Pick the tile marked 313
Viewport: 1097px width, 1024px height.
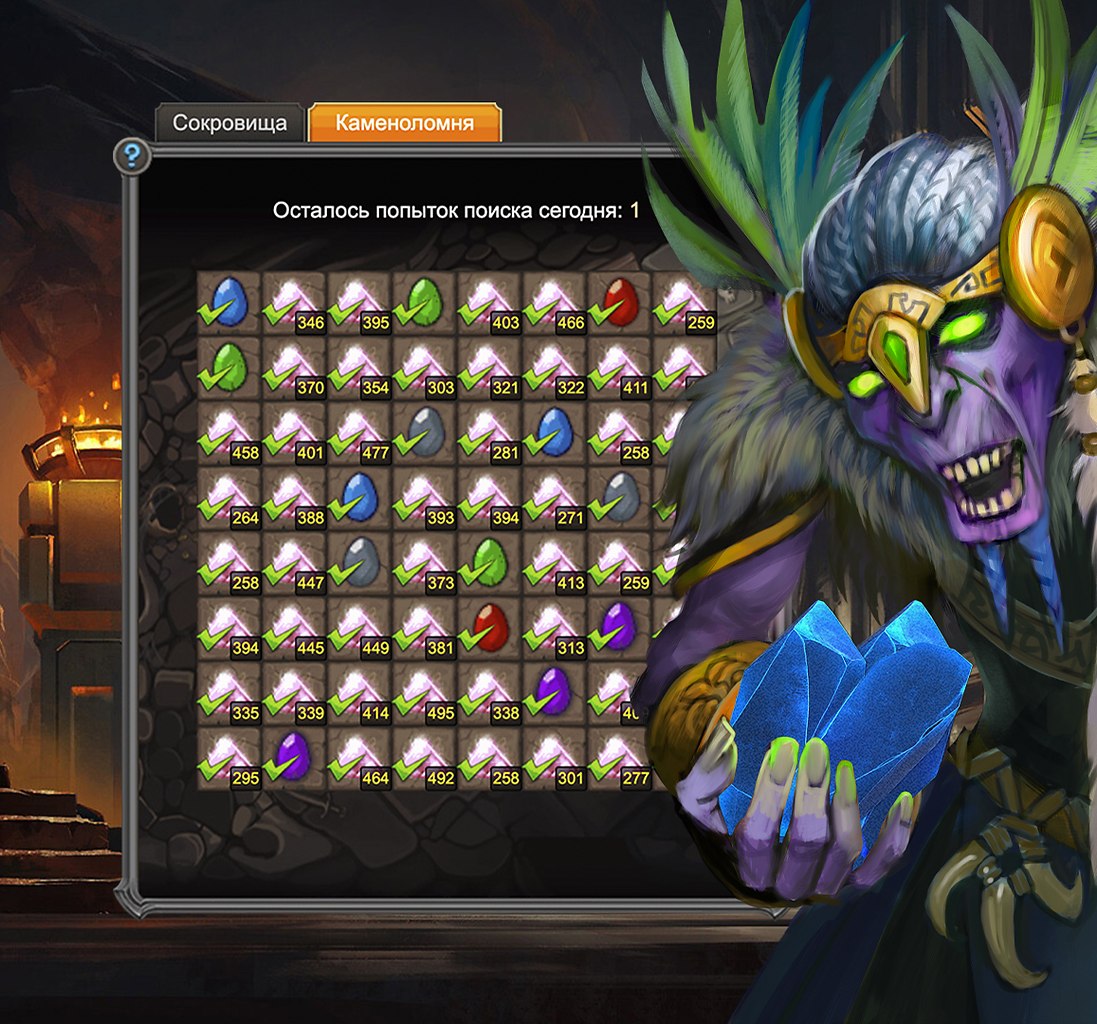555,628
